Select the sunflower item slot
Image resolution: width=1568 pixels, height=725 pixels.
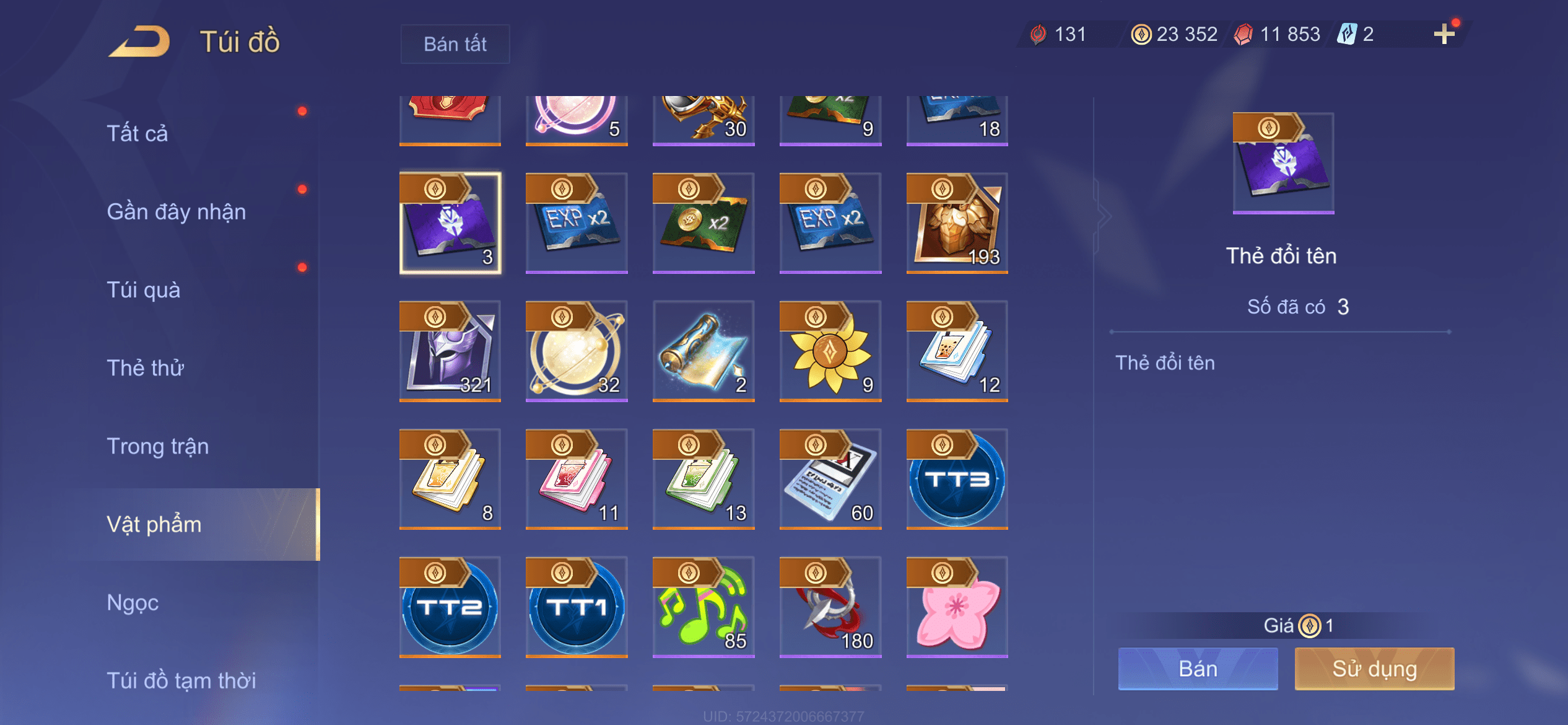tap(830, 351)
